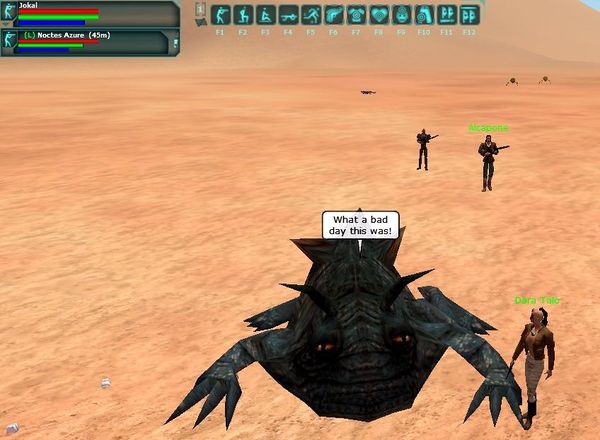Viewport: 600px width, 440px height.
Task: Activate the running figure icon on F5
Action: [310, 15]
